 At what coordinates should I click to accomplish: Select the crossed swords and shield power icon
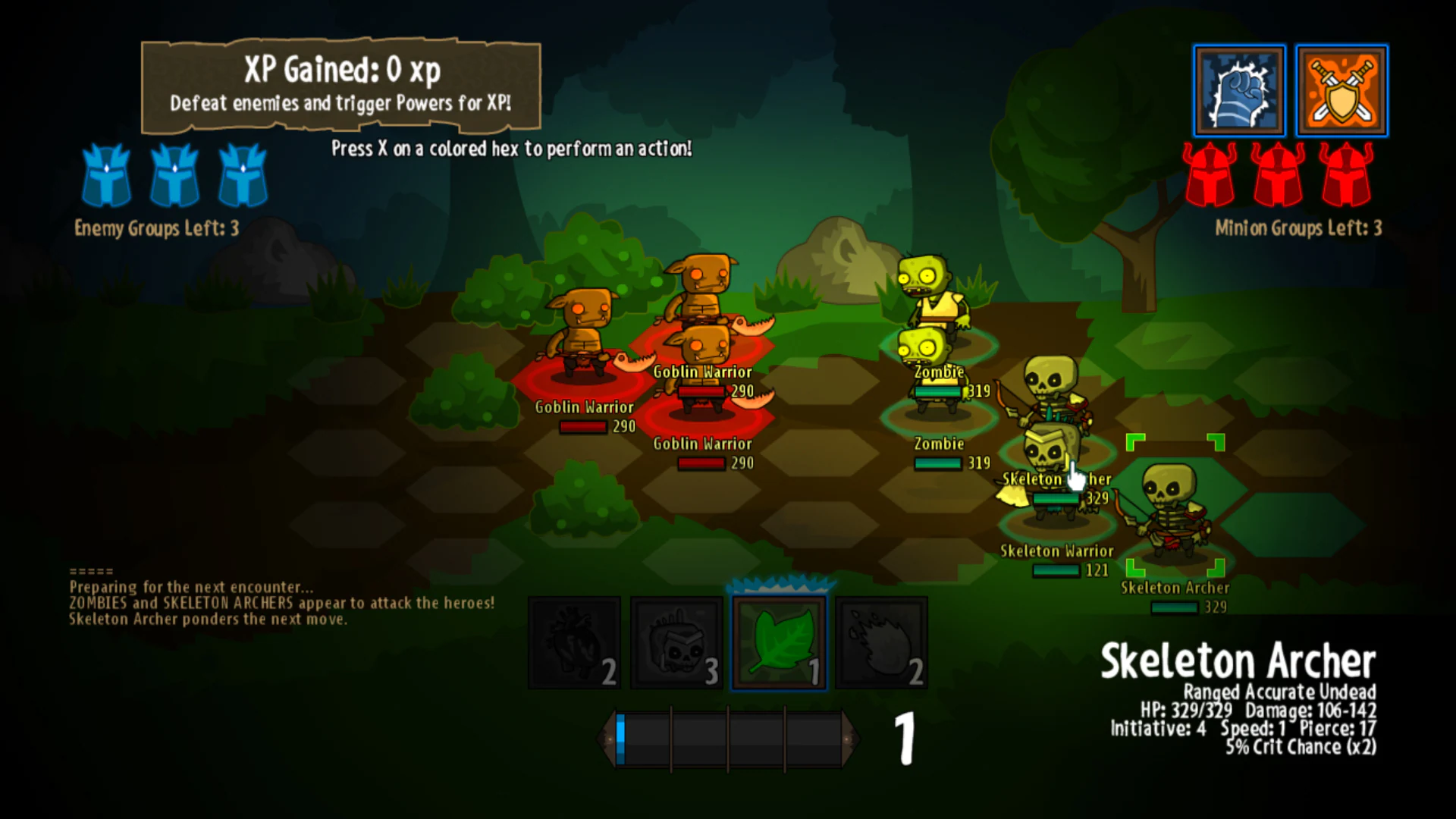point(1342,90)
